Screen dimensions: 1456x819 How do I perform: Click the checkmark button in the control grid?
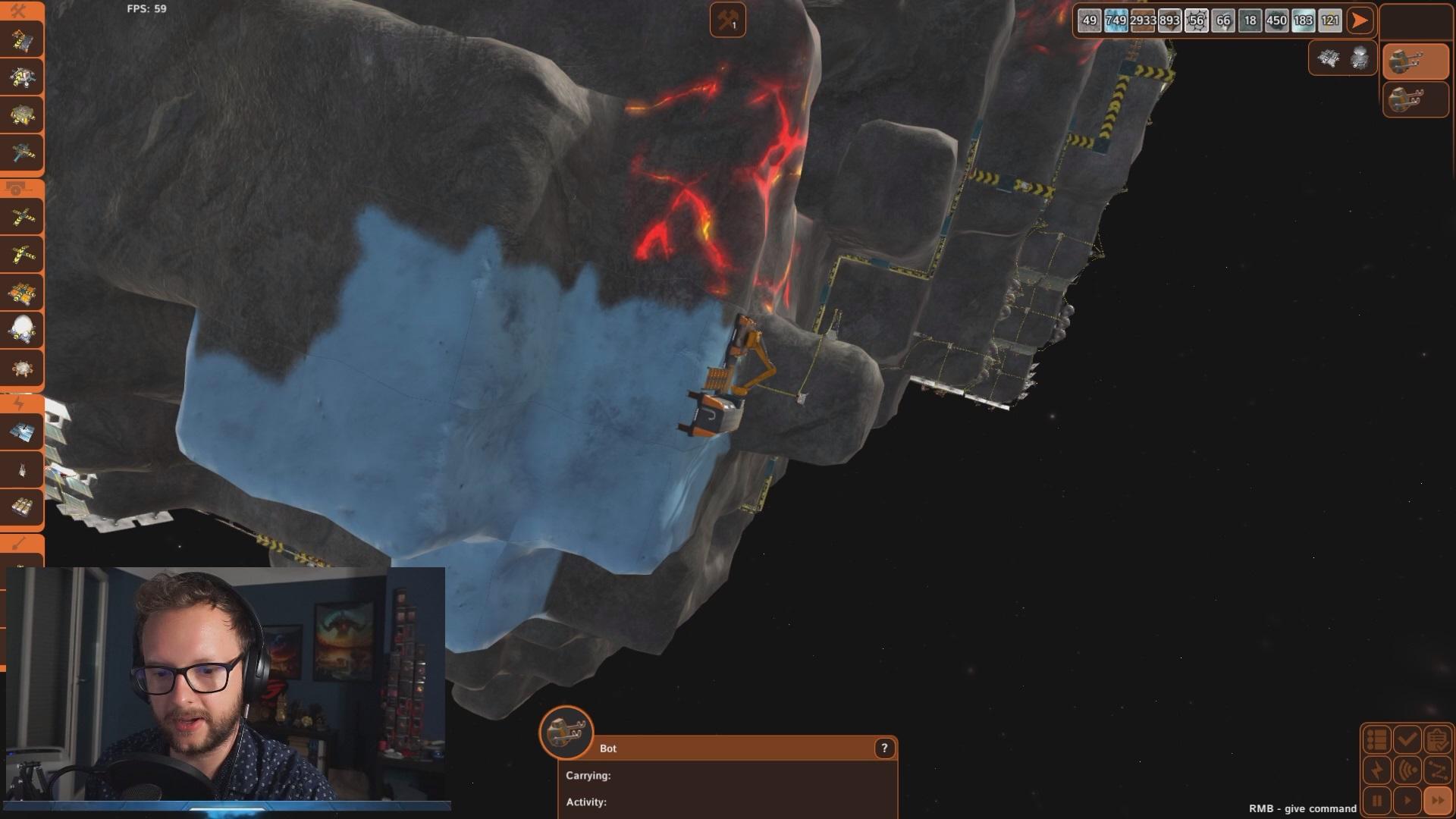pyautogui.click(x=1407, y=739)
